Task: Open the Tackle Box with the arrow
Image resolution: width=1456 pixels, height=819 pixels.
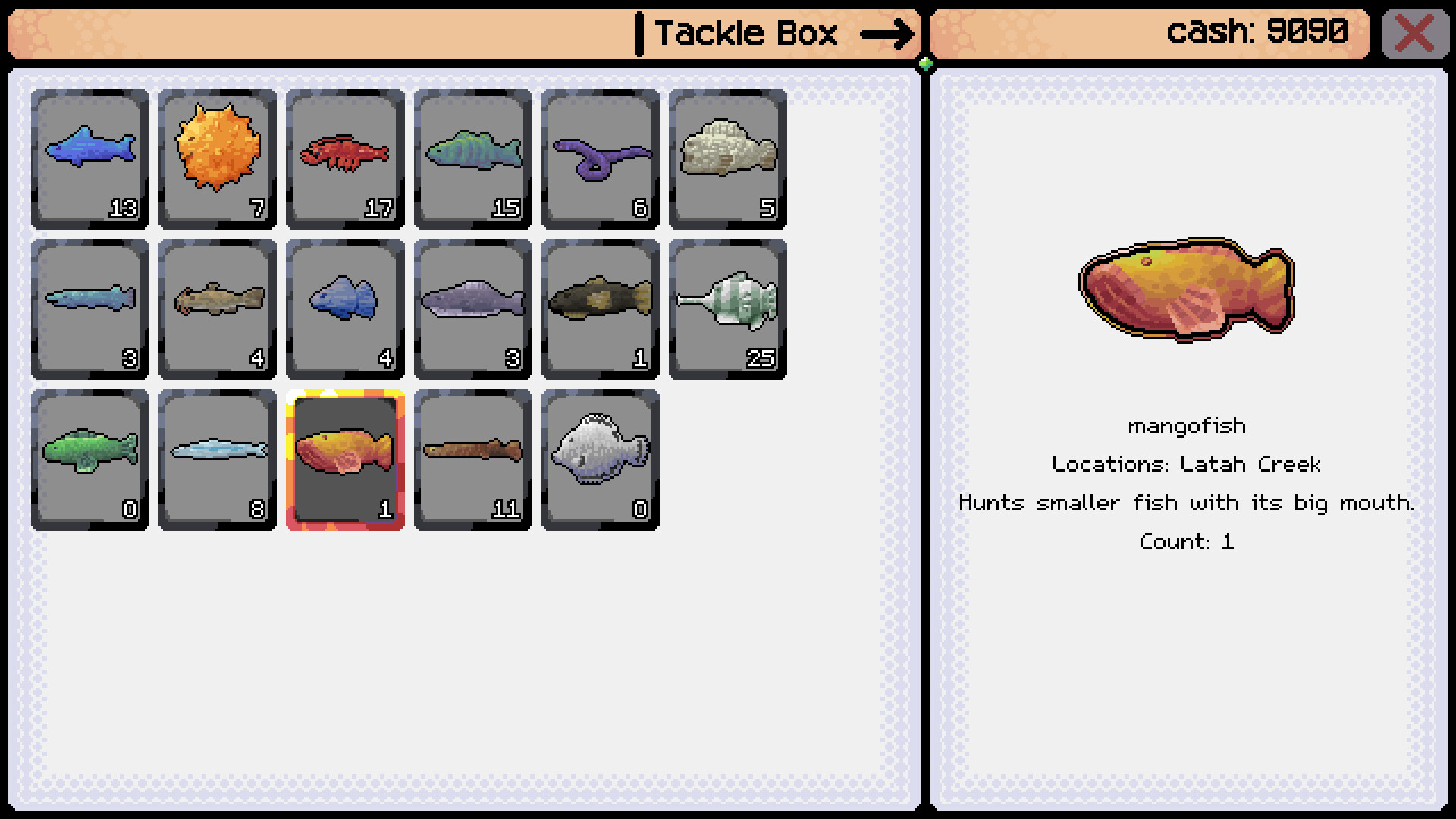Action: click(887, 33)
